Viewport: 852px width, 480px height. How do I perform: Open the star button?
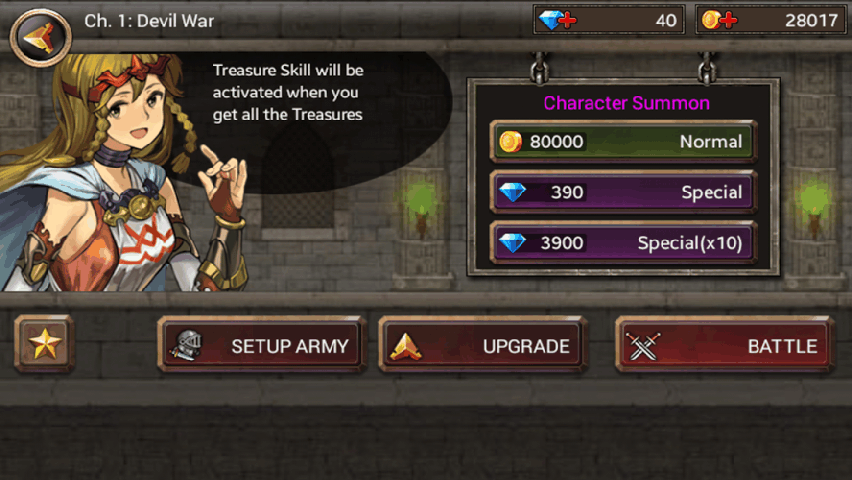tap(44, 345)
